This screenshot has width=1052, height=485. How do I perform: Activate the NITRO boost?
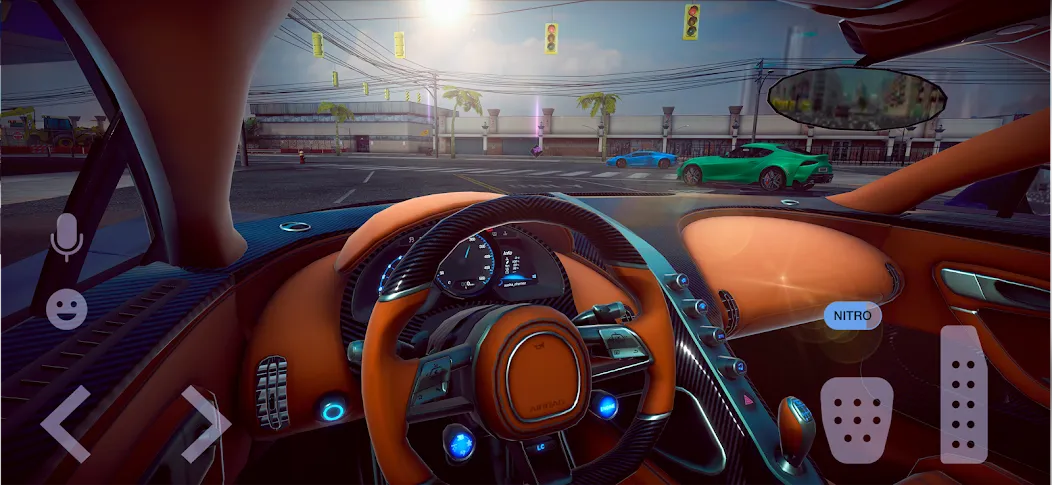point(853,316)
